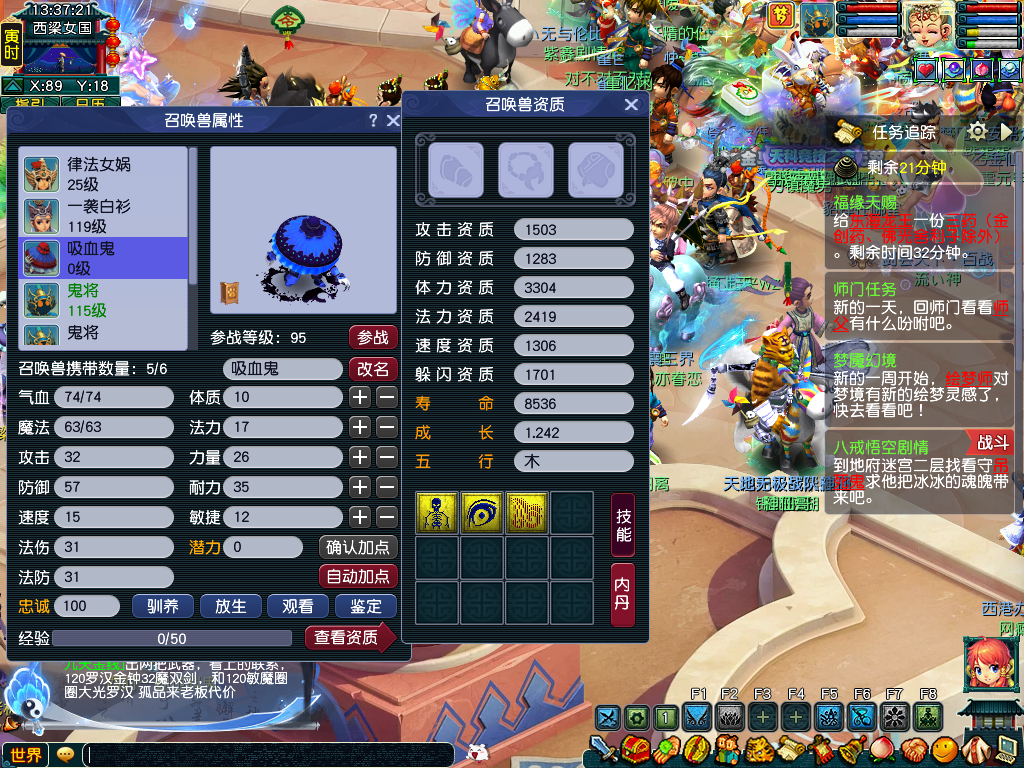Open the 世界 chat channel selector
This screenshot has width=1024, height=768.
(x=26, y=755)
